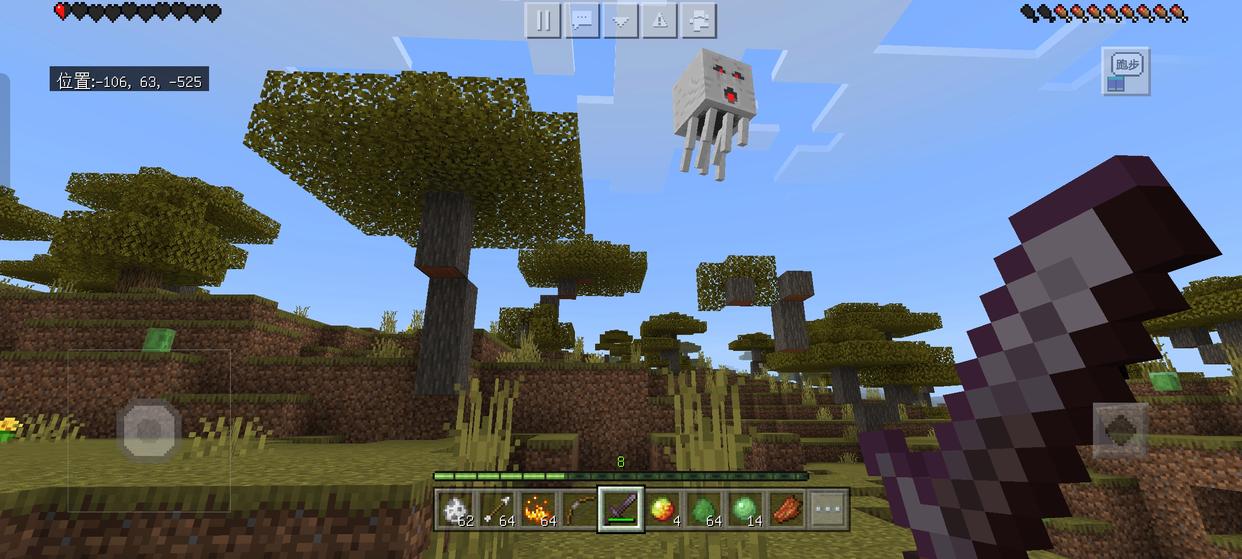Tap the downward triangle button
1242x559 pixels.
(x=621, y=21)
